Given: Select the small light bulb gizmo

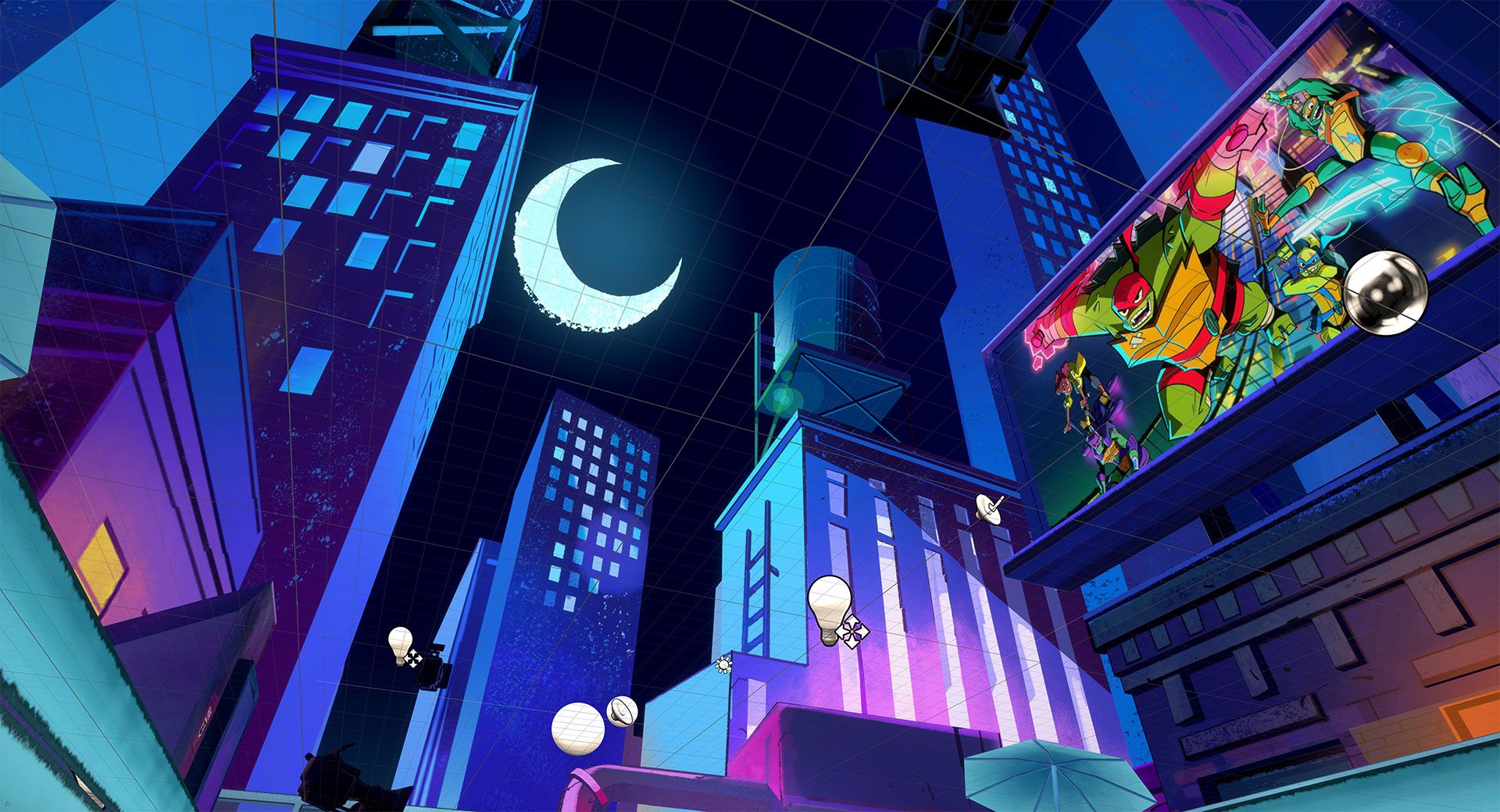Looking at the screenshot, I should point(400,643).
